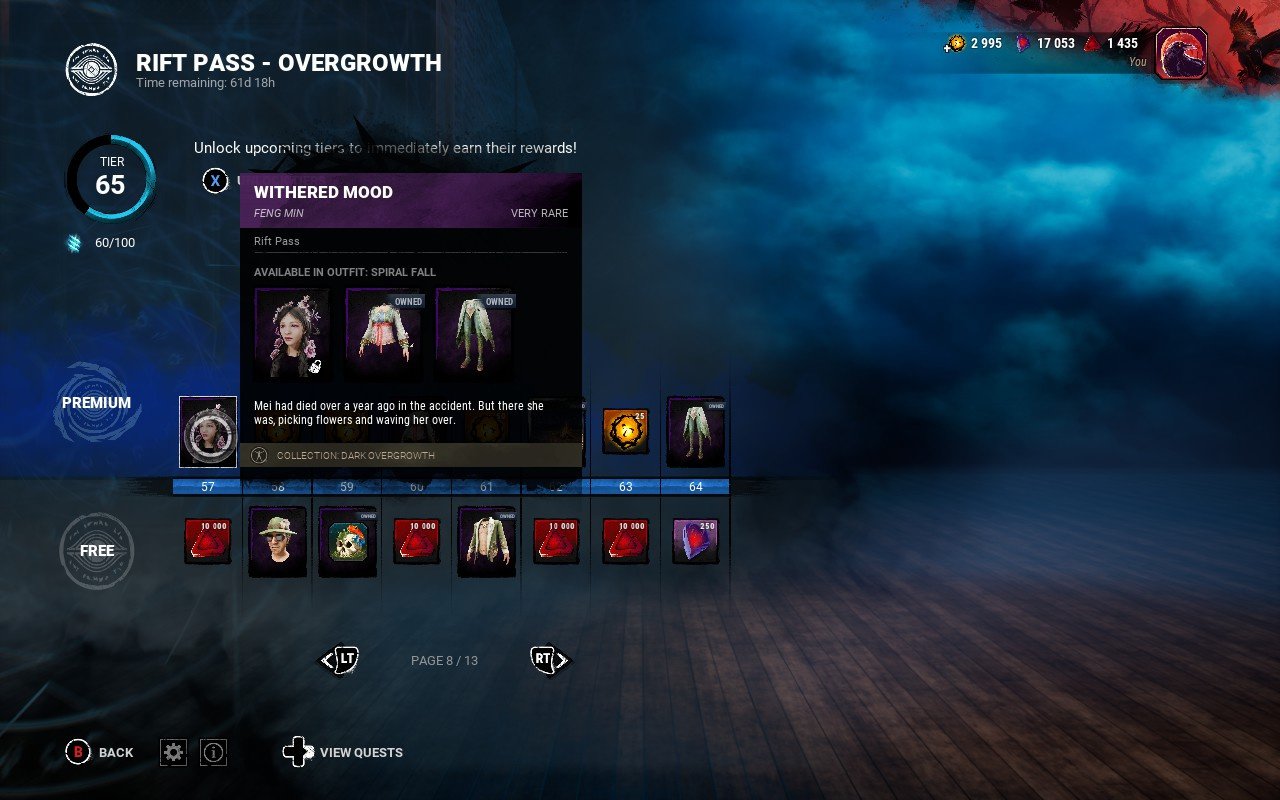Click the Tier 65 progress ring

pyautogui.click(x=111, y=178)
